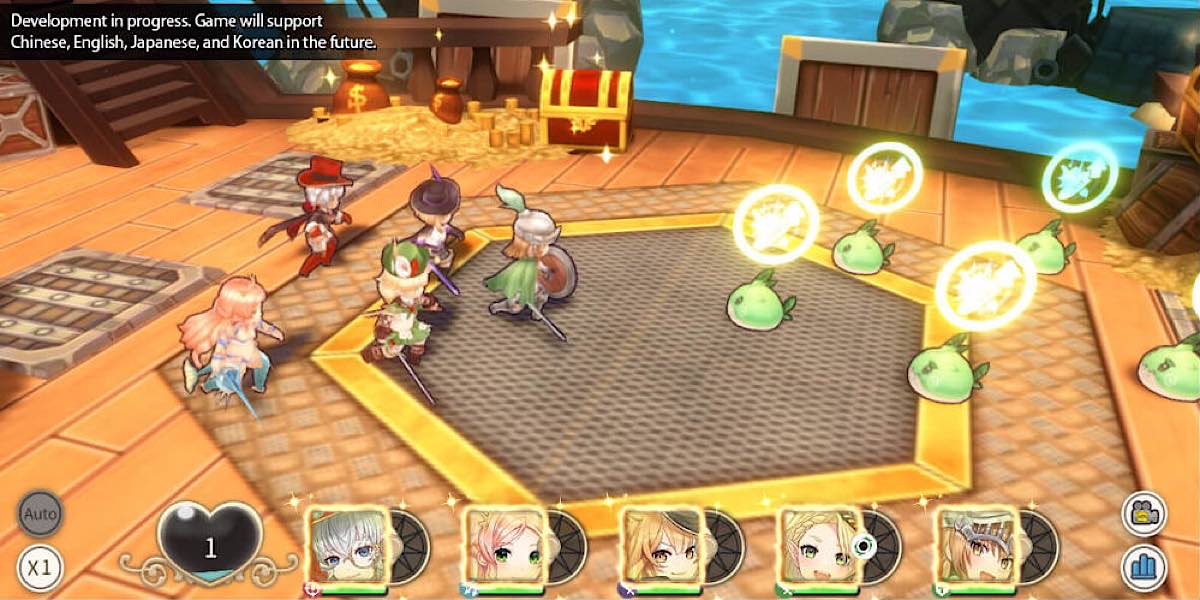1200x600 pixels.
Task: Pick the blonde elf character portrait
Action: 818,546
